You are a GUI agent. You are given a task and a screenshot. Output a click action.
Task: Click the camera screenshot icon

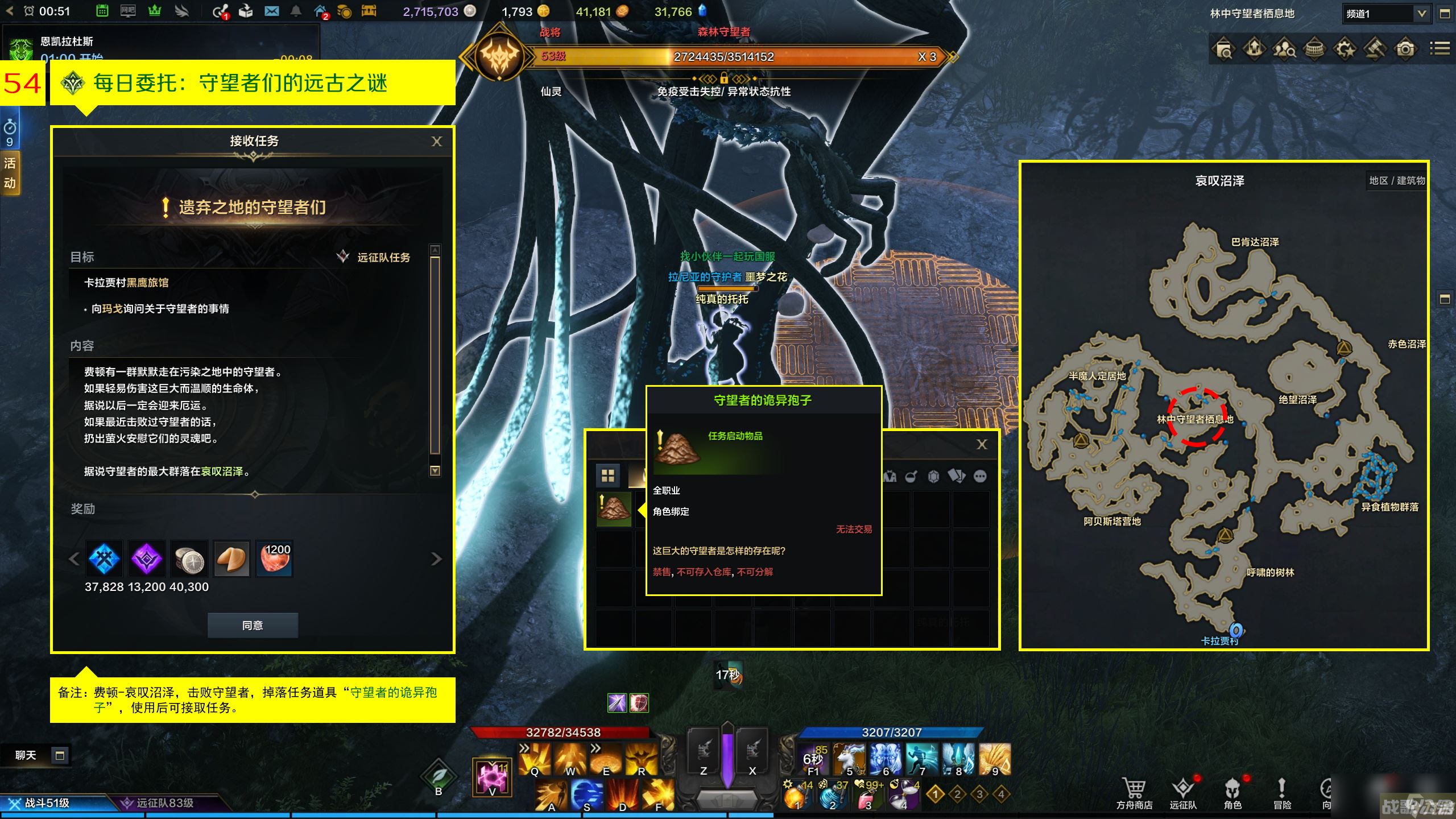tap(1405, 49)
